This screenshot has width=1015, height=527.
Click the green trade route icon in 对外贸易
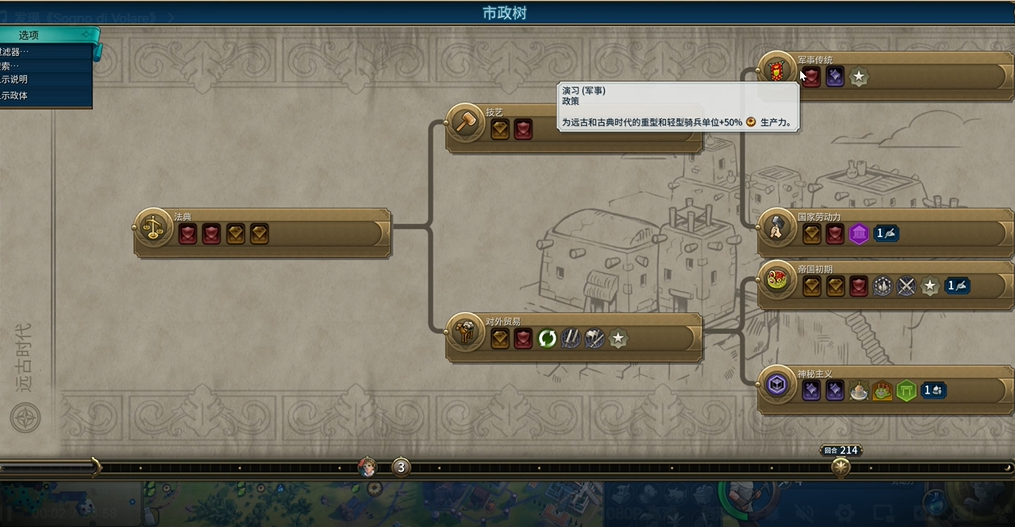[x=547, y=338]
